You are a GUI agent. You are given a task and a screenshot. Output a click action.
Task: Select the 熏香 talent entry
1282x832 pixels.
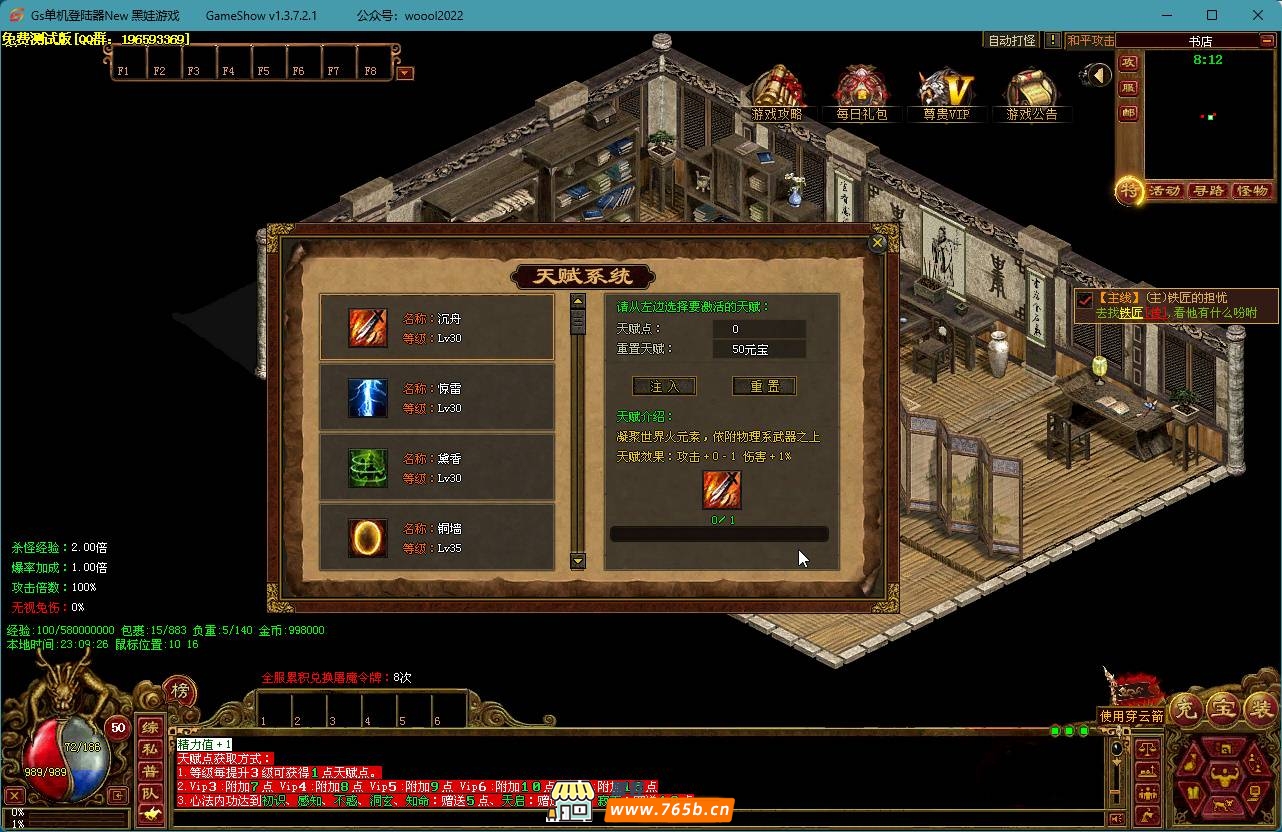coord(436,468)
